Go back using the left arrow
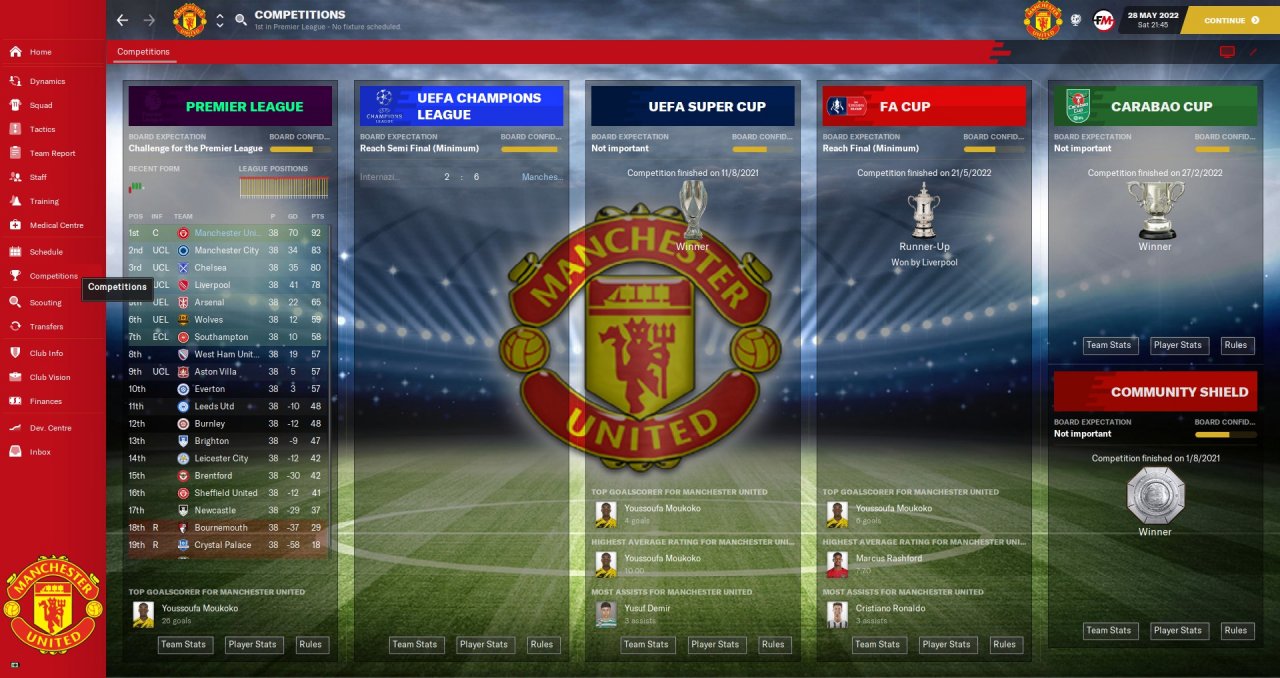 [122, 20]
